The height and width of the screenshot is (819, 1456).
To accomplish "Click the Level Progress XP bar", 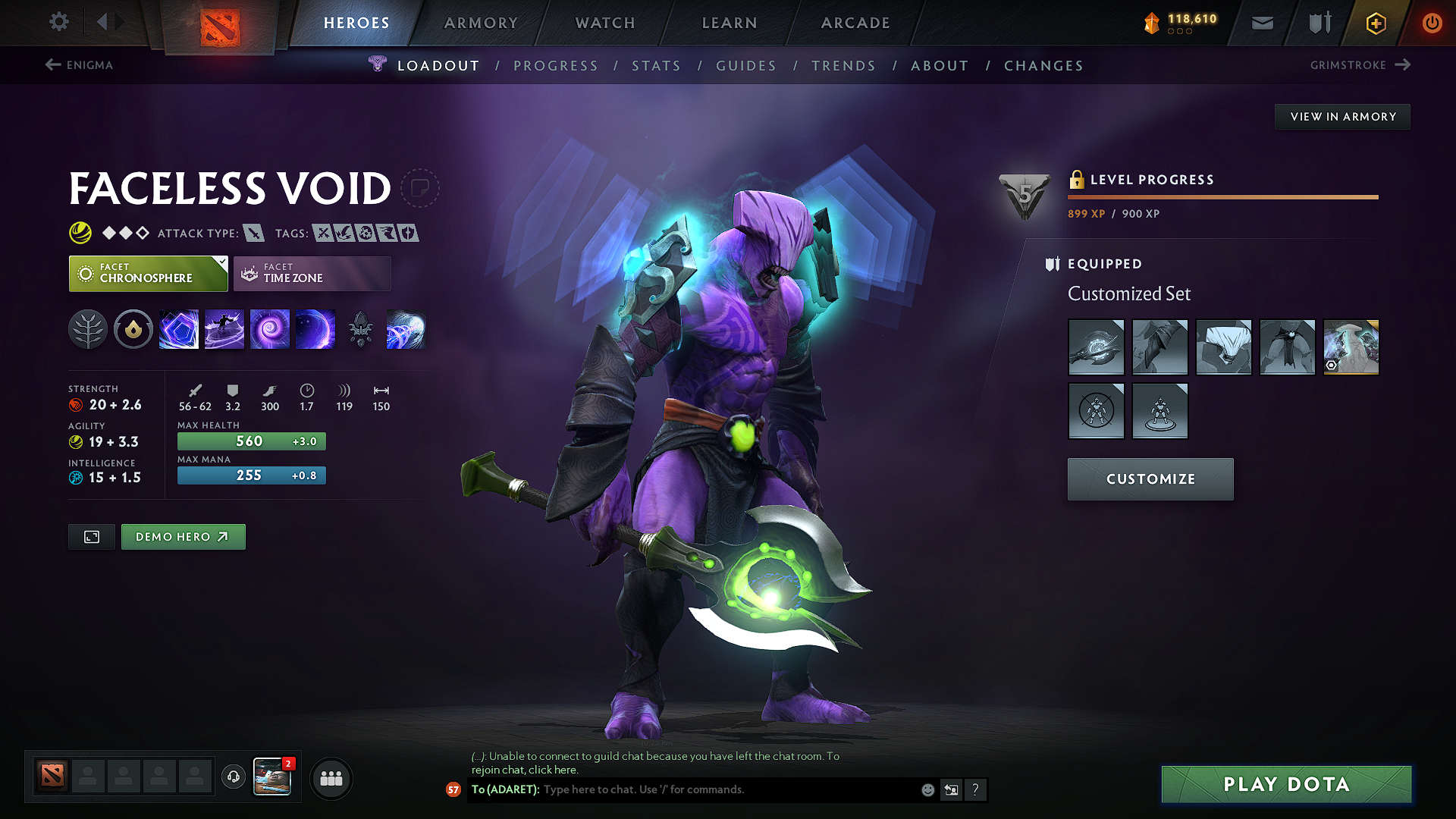I will tap(1223, 196).
